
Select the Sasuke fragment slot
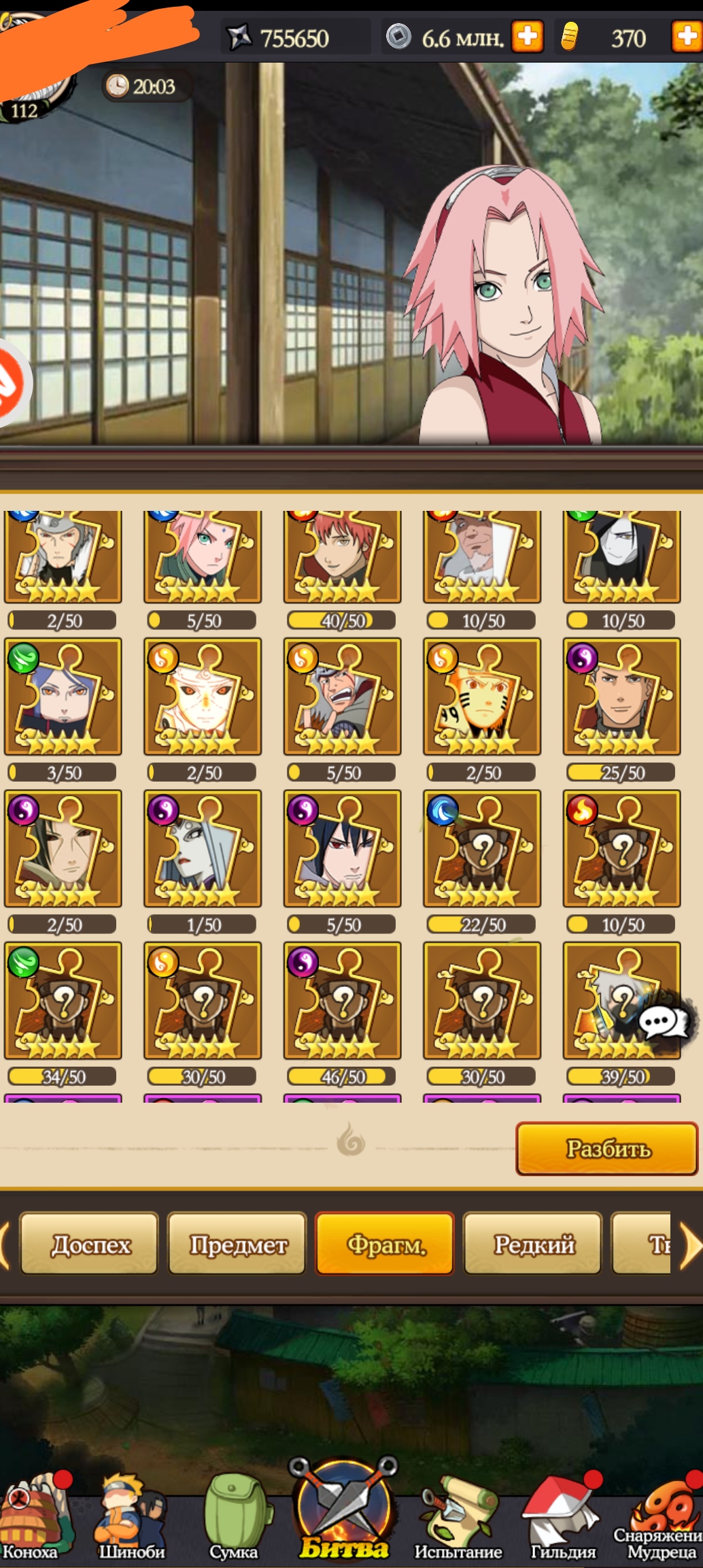pyautogui.click(x=342, y=848)
